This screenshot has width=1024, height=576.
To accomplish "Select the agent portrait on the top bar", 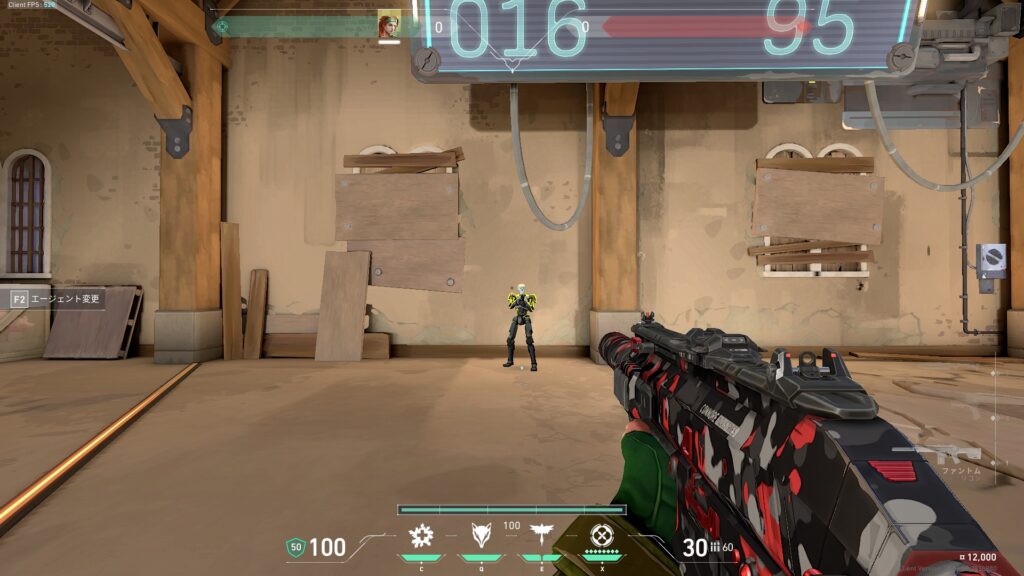I will point(388,25).
